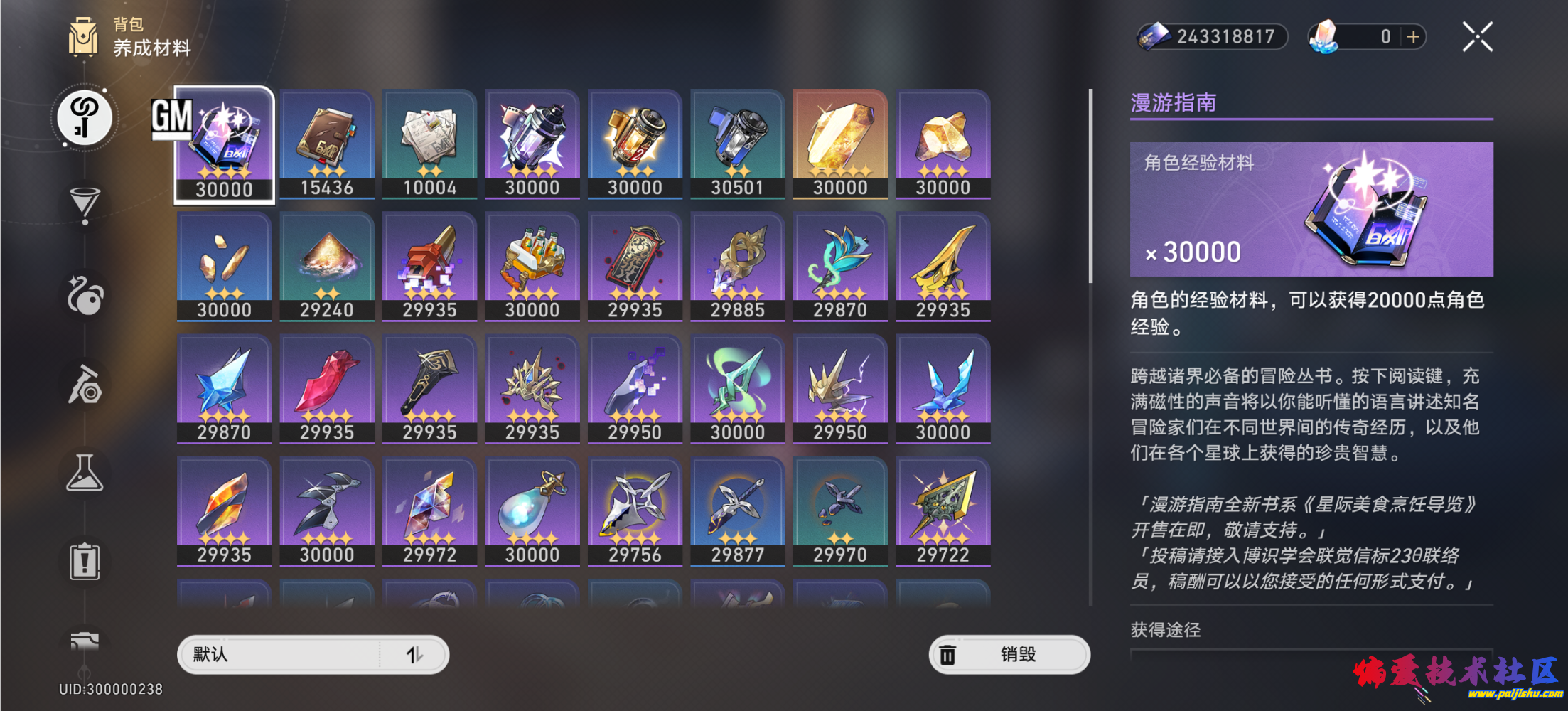1568x711 pixels.
Task: Open the filter funnel icon in the sidebar
Action: pyautogui.click(x=84, y=204)
